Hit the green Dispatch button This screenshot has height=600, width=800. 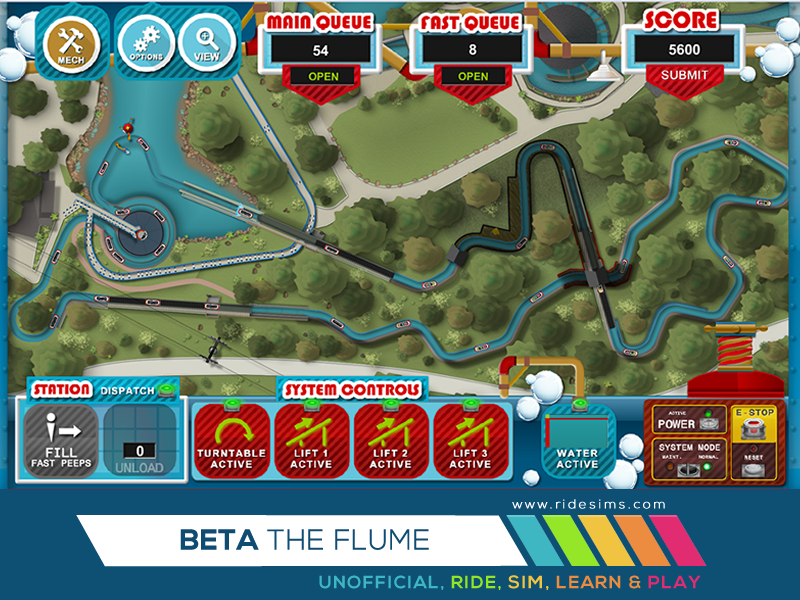coord(164,391)
